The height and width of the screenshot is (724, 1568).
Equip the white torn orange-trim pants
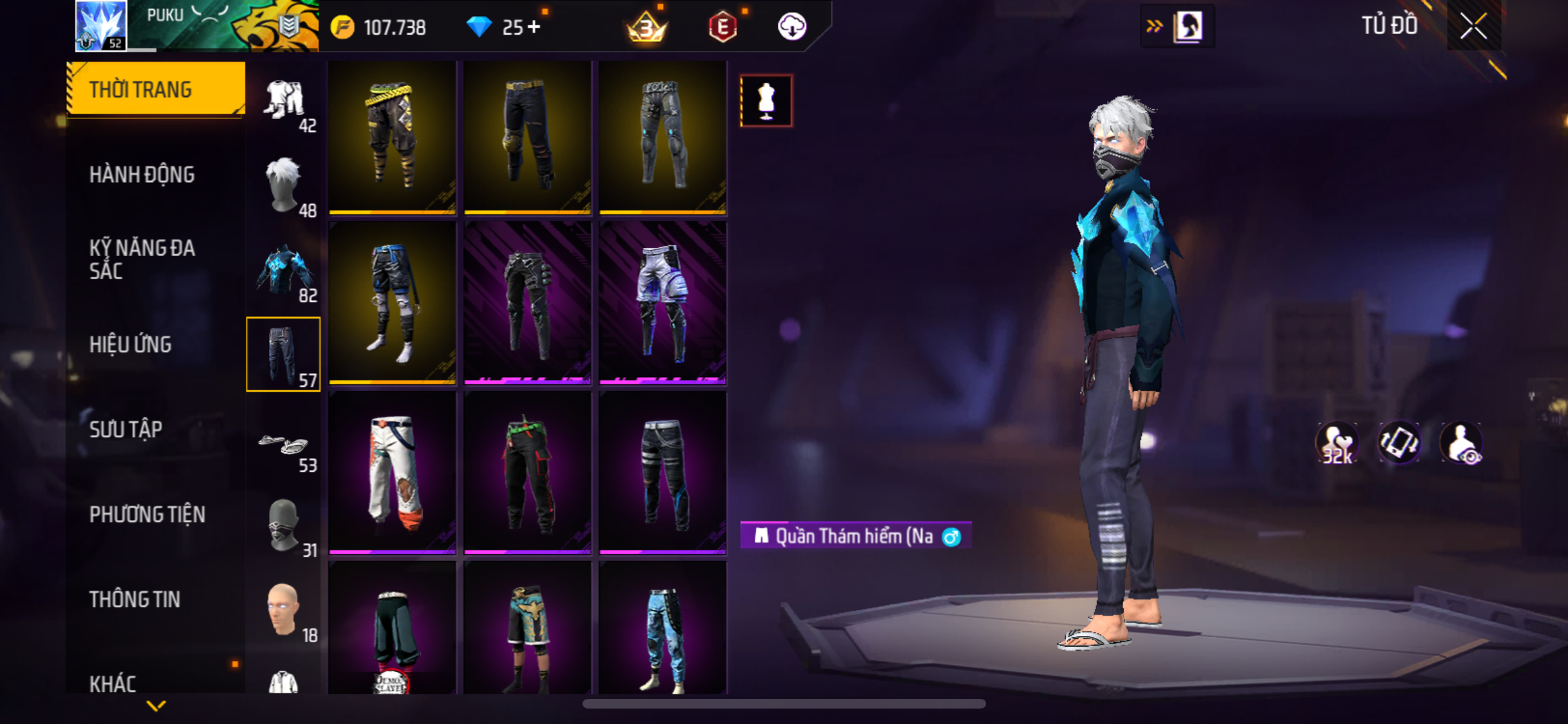click(x=392, y=472)
